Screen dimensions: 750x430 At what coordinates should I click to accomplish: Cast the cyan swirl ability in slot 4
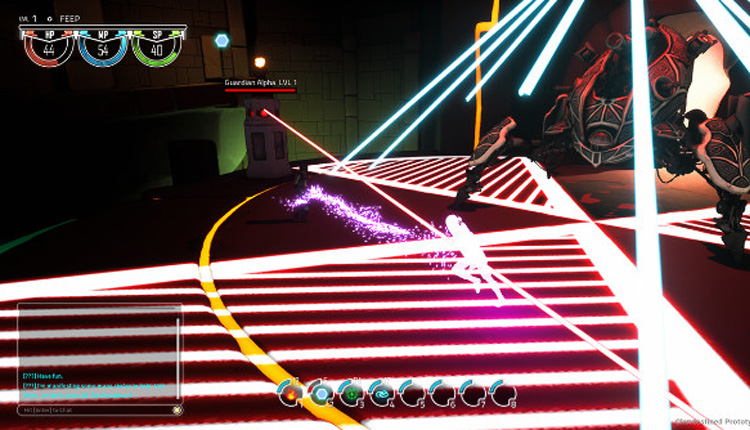coord(380,394)
